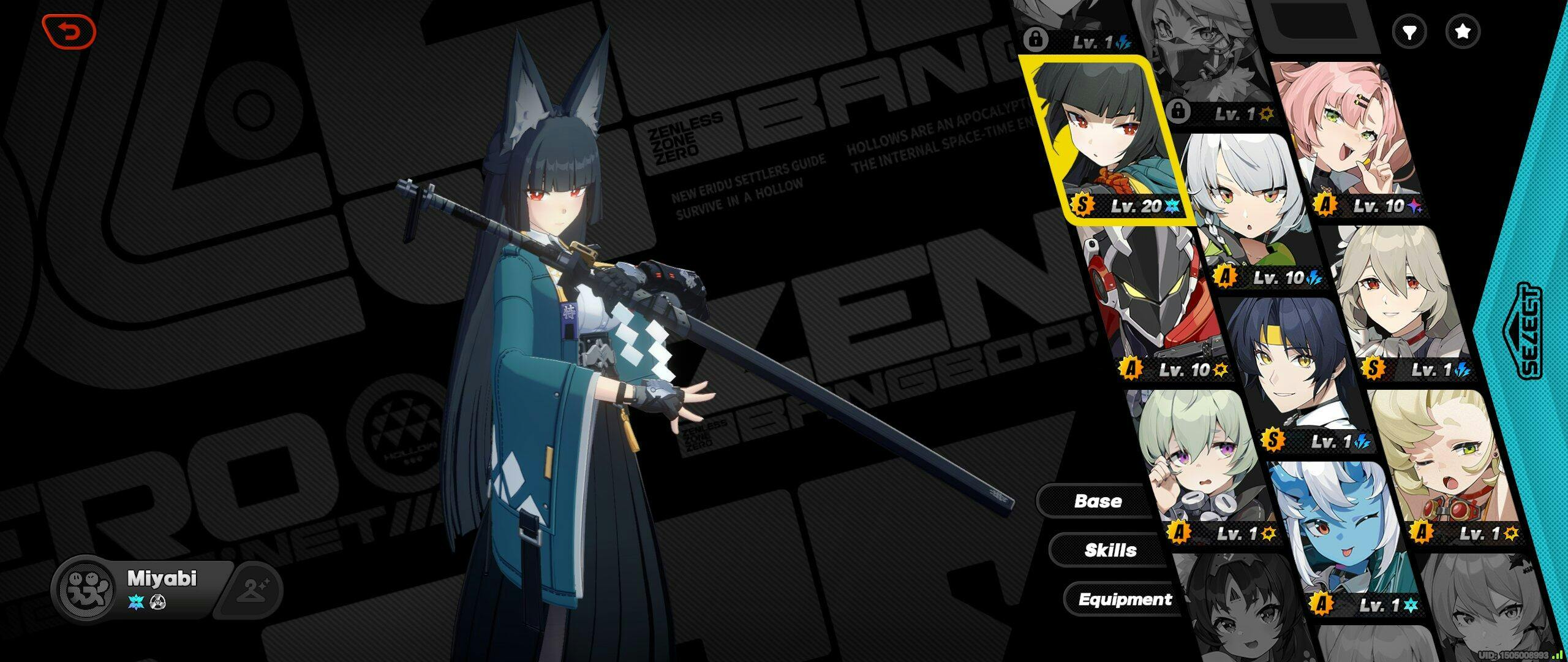Click the Select arrow on the teal panel
The image size is (1568, 662).
[1529, 331]
